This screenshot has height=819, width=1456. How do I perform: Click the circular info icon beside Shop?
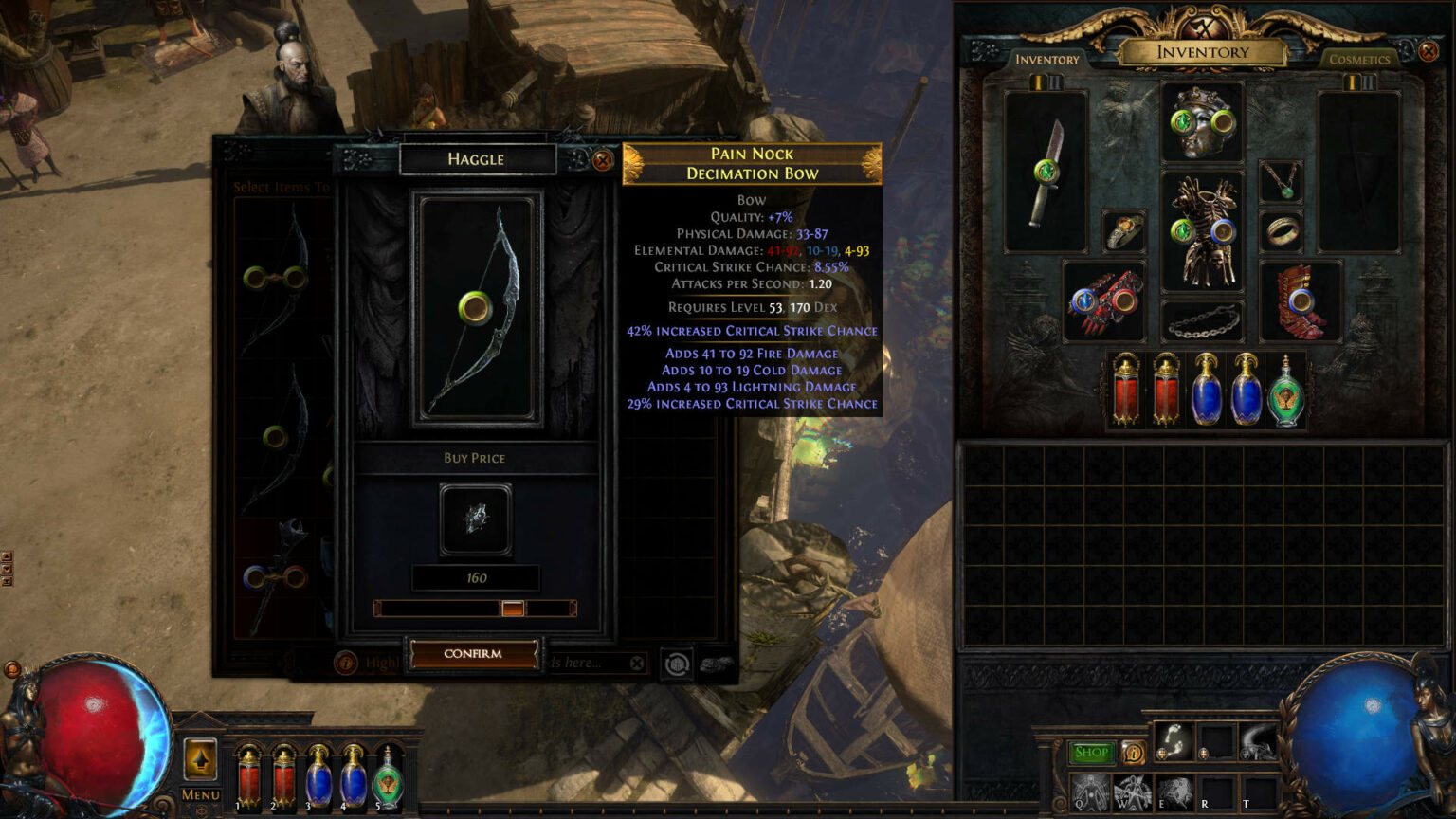click(x=1134, y=753)
